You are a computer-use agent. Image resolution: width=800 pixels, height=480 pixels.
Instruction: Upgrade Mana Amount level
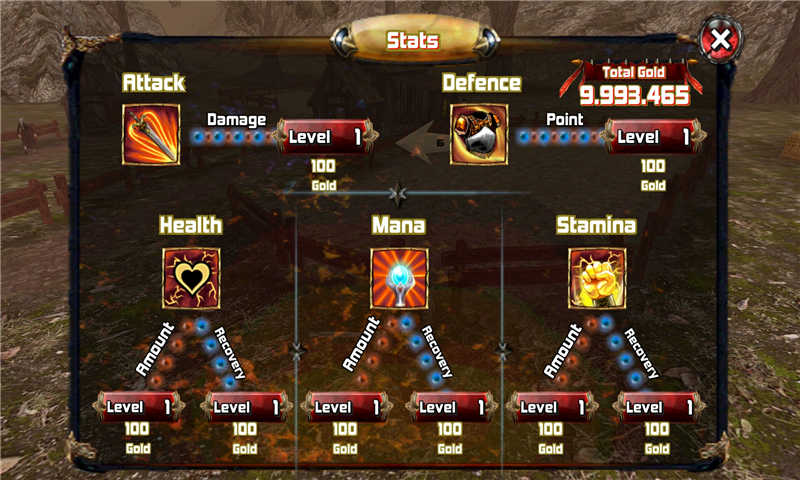(345, 407)
